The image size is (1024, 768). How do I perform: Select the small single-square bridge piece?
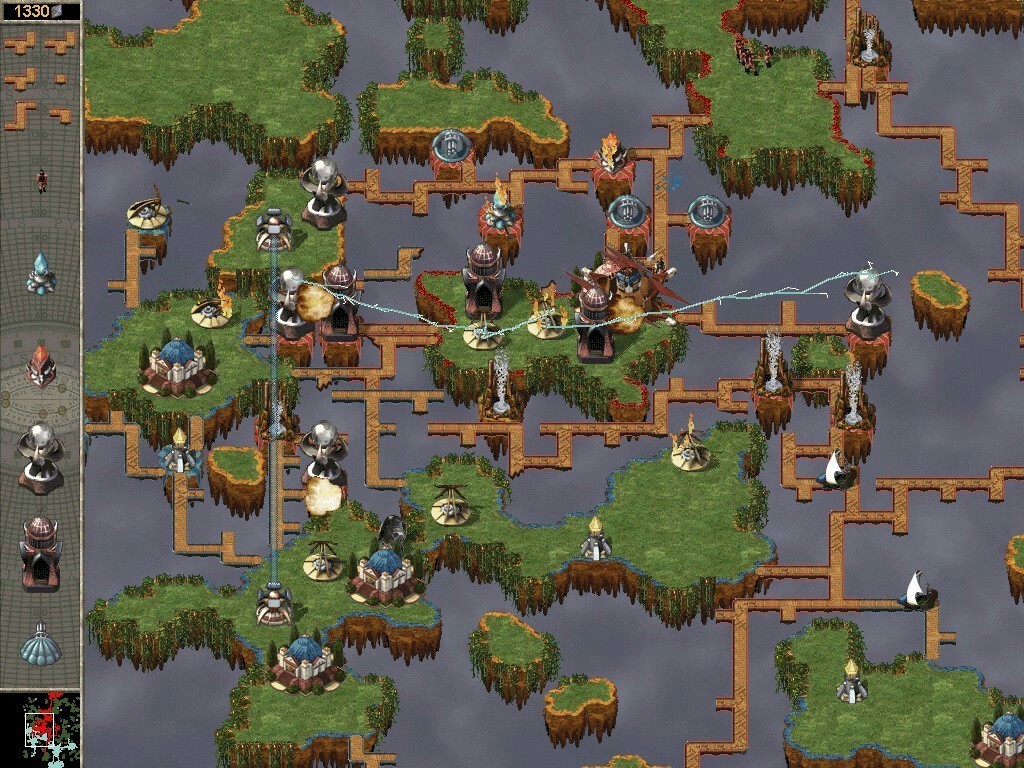click(x=62, y=78)
